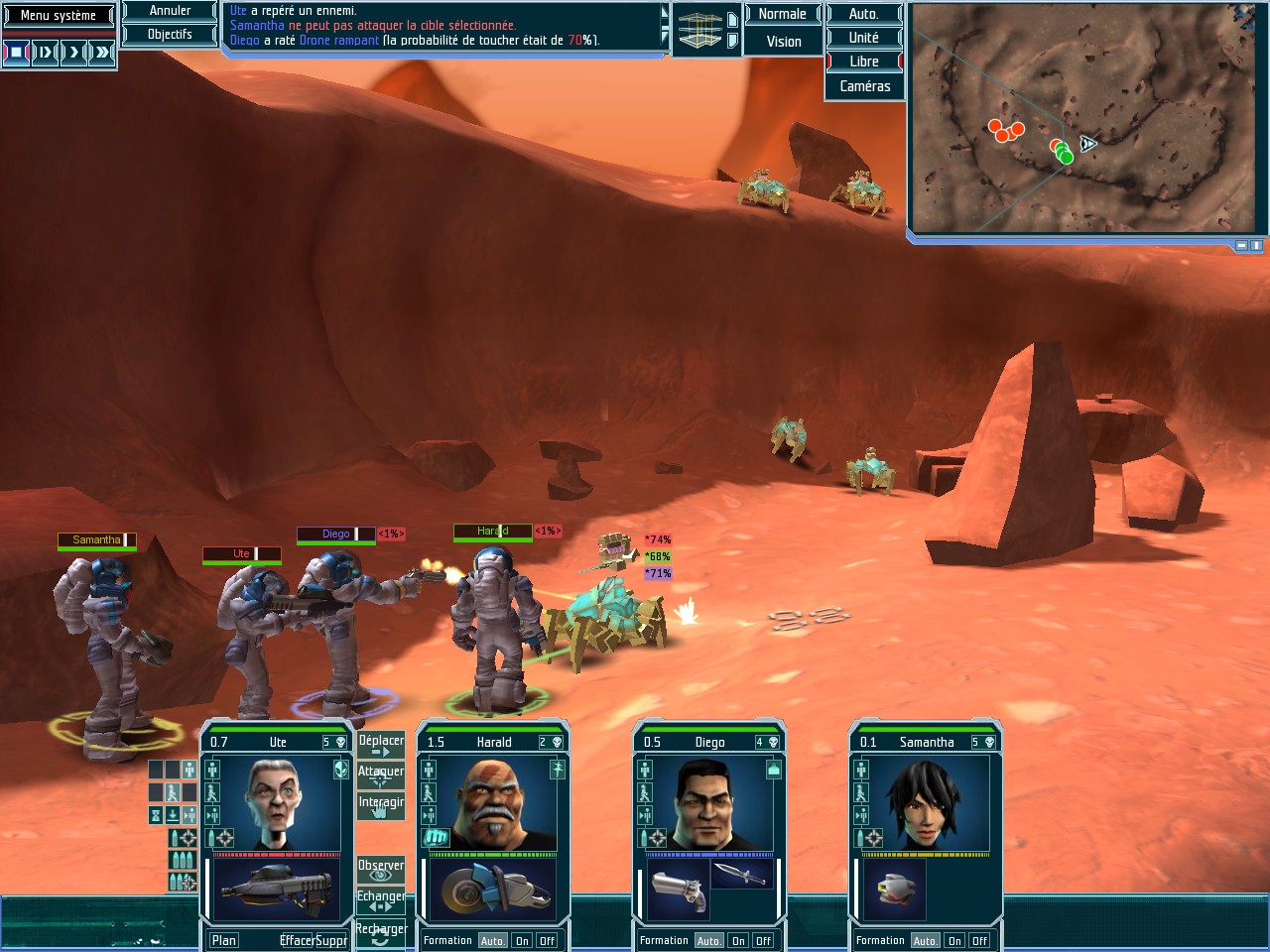Open the Menu système
1270x952 pixels.
click(x=59, y=16)
